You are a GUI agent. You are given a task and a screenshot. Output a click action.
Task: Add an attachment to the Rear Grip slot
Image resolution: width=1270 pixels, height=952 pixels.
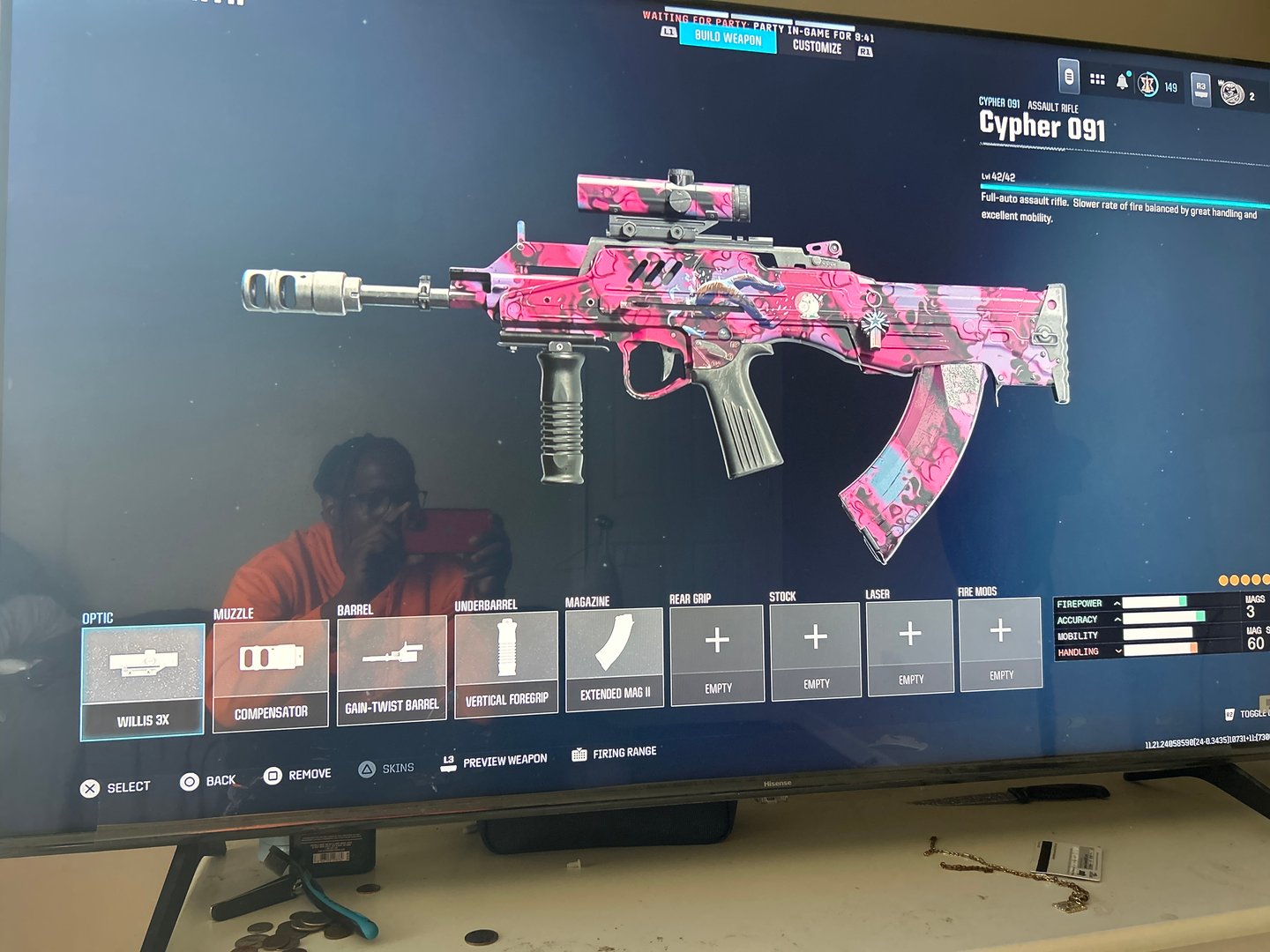pyautogui.click(x=717, y=653)
